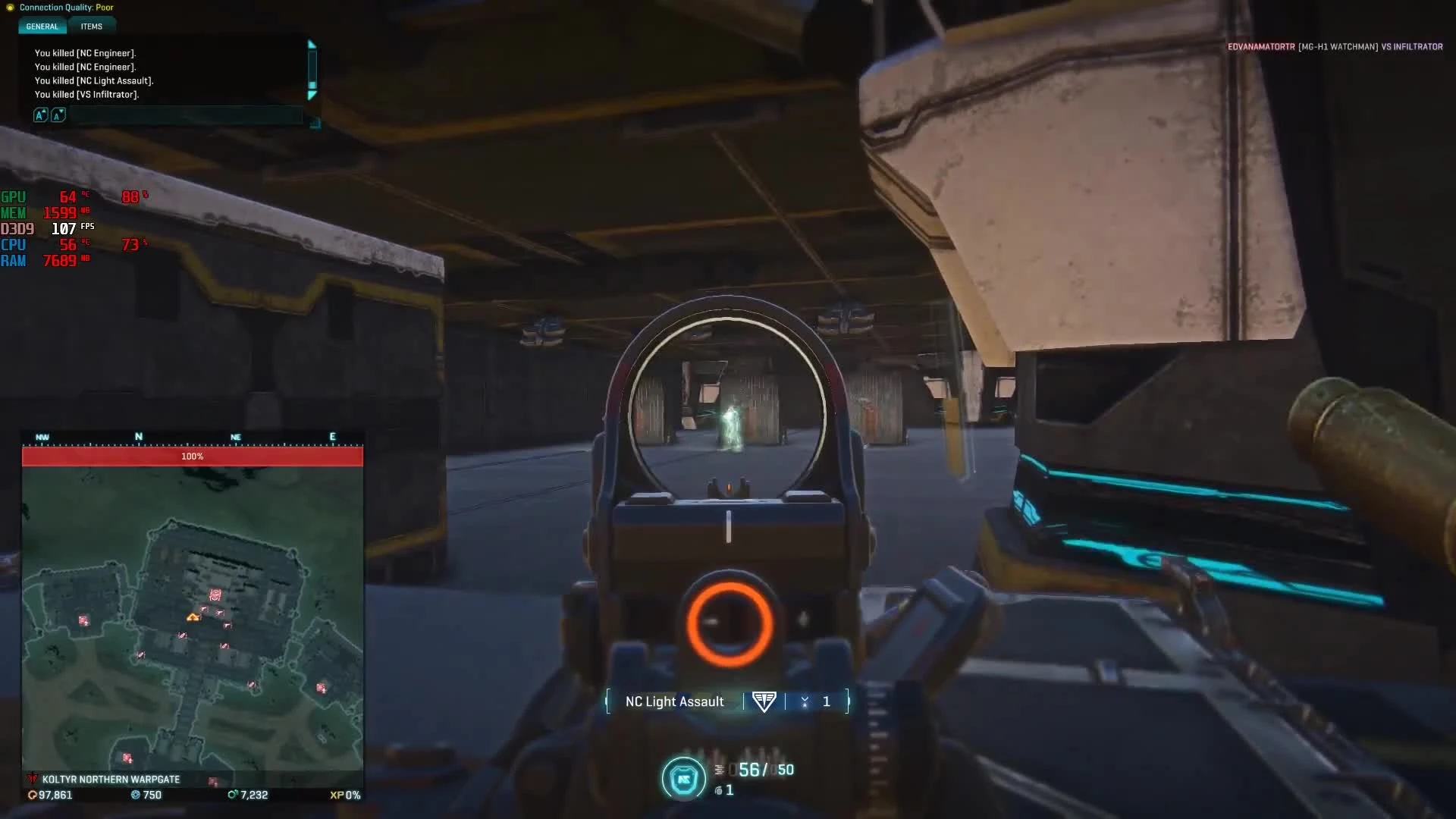
Task: Select the NC faction emblem in the kill banner
Action: [x=764, y=701]
